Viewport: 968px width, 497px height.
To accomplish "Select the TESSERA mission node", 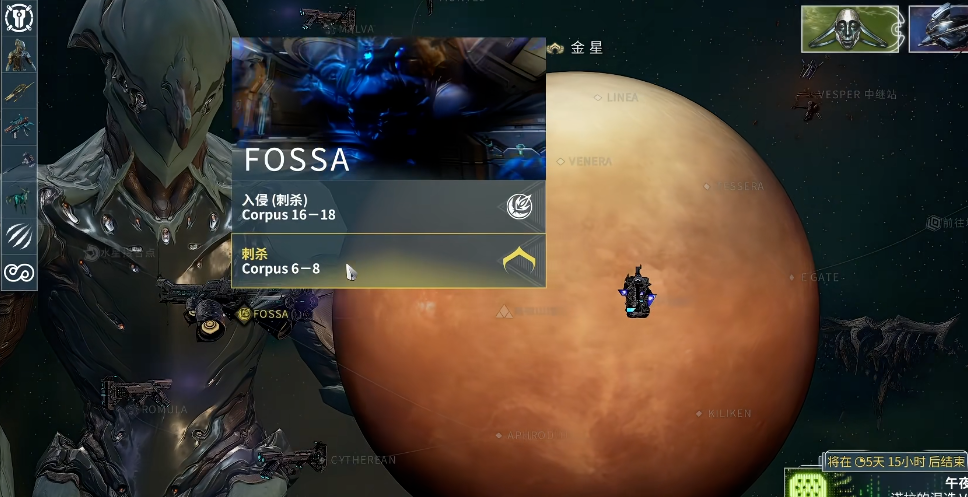I will [x=708, y=186].
